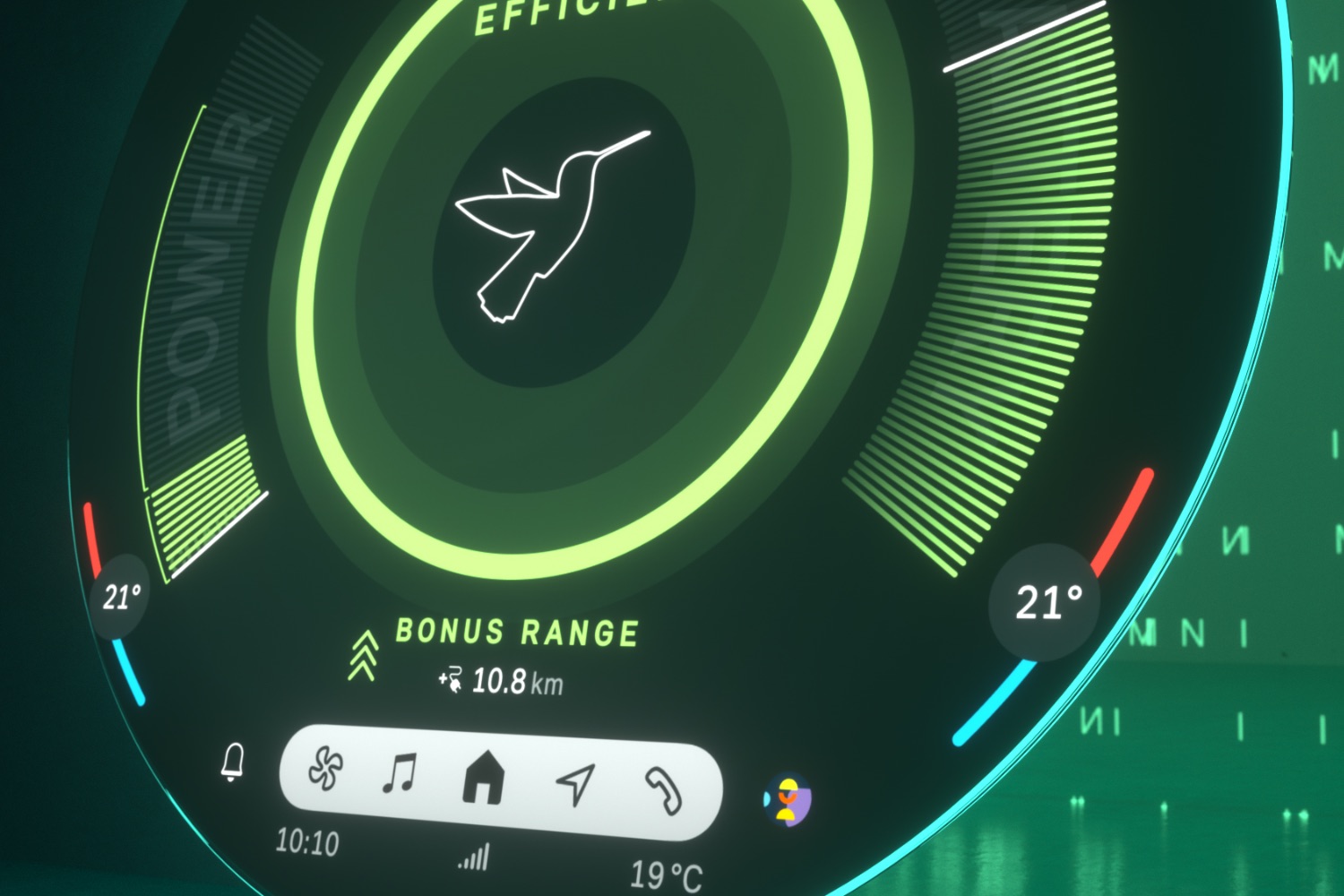This screenshot has height=896, width=1344.
Task: Open the phone menu
Action: (x=664, y=791)
